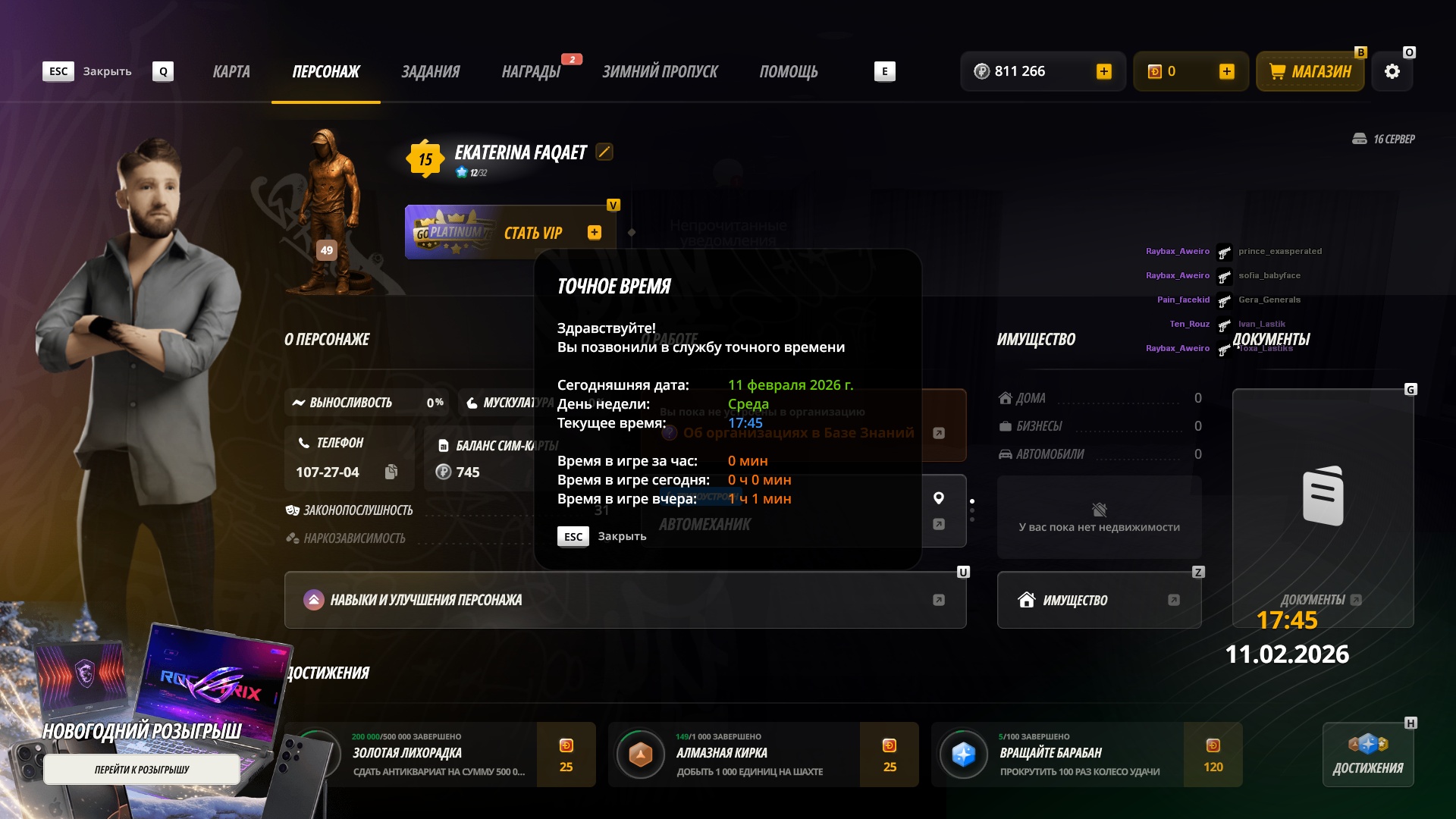This screenshot has width=1456, height=819.
Task: Open the ЗАДАНИЯ tab
Action: pos(430,72)
